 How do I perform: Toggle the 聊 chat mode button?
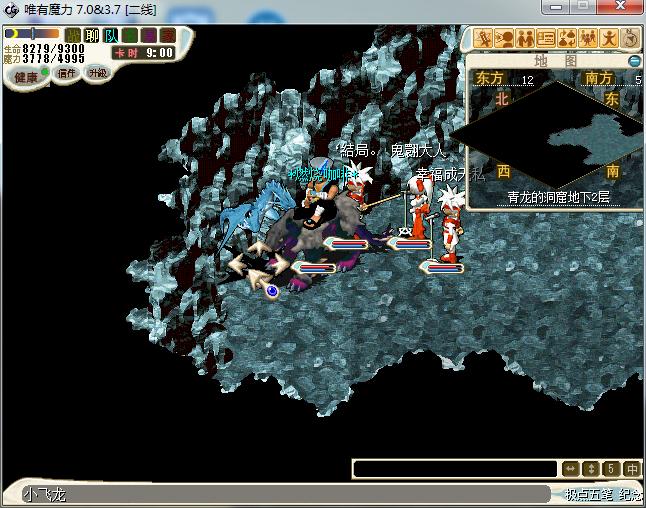[92, 36]
